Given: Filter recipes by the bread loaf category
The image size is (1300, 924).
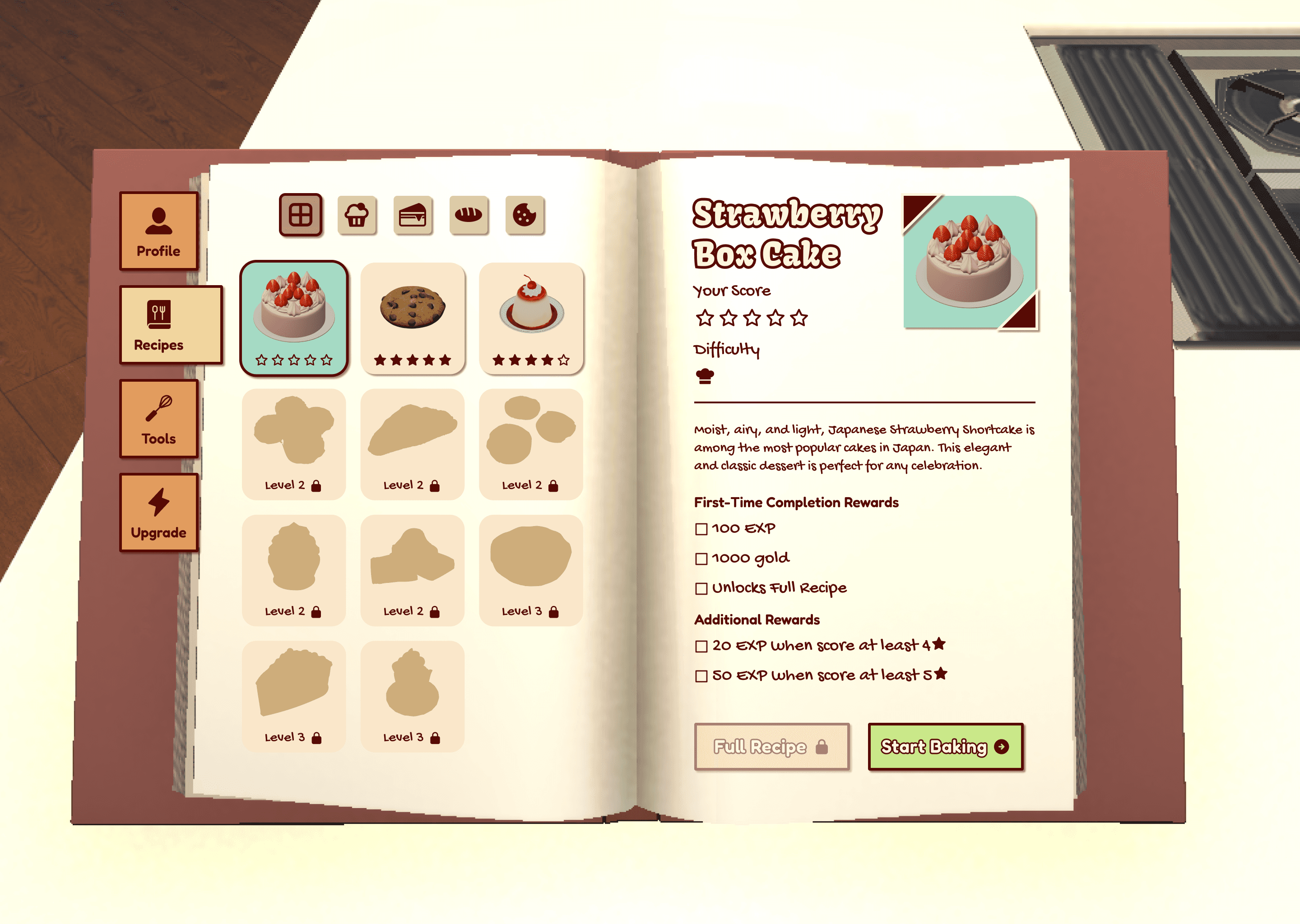Looking at the screenshot, I should coord(469,215).
